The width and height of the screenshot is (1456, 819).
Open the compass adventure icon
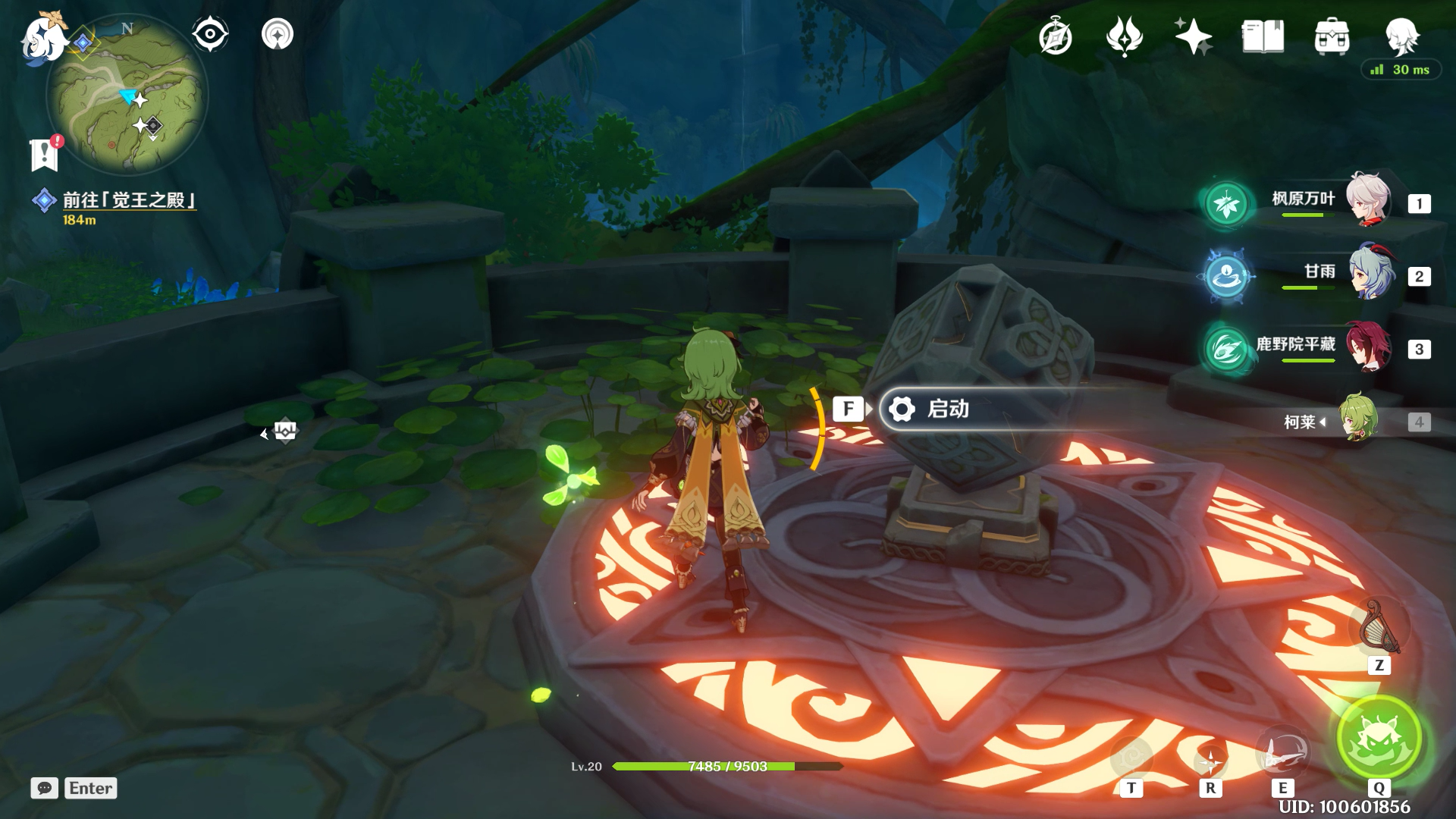(x=1055, y=36)
